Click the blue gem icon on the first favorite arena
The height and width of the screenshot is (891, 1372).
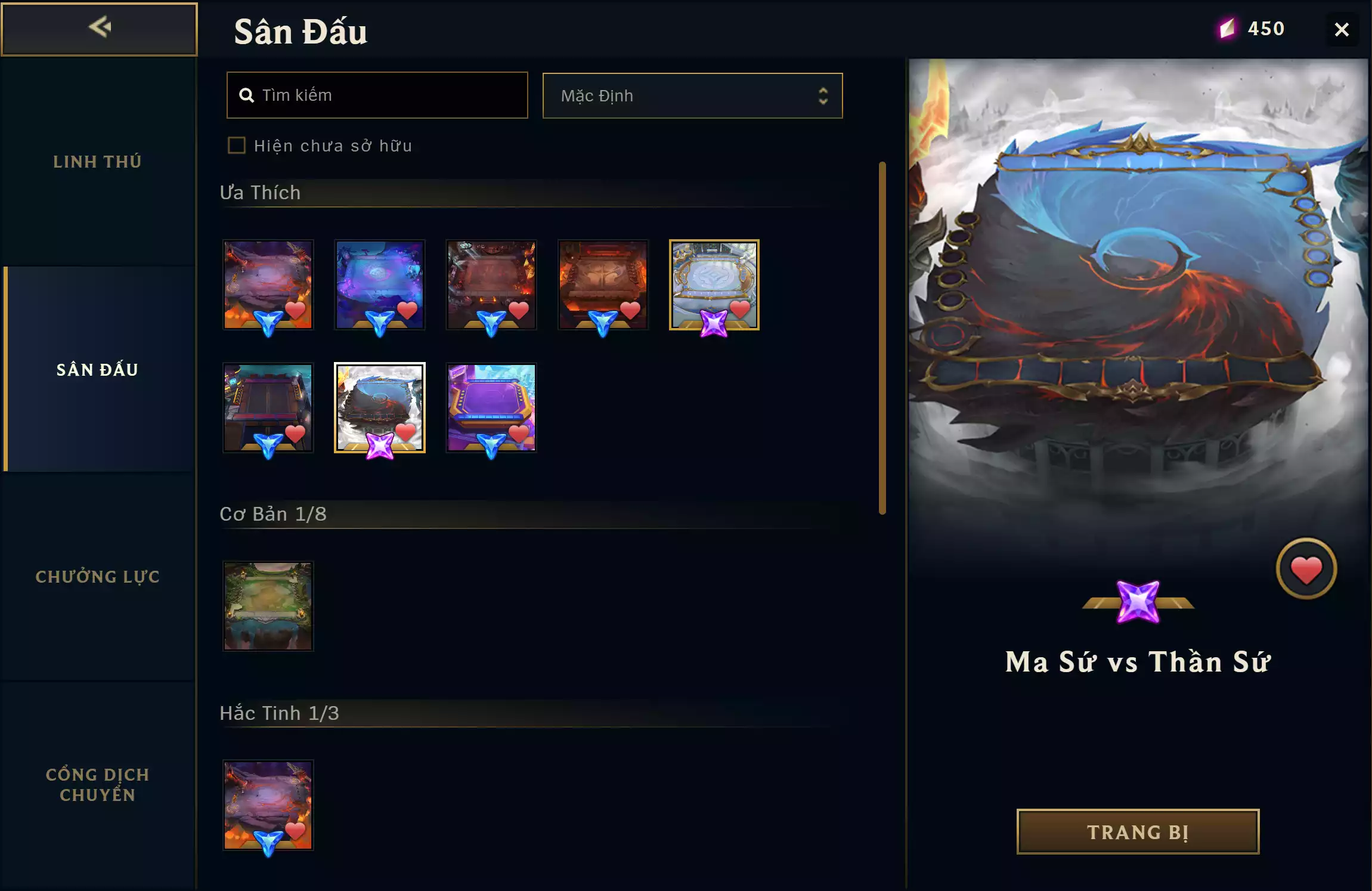(268, 319)
